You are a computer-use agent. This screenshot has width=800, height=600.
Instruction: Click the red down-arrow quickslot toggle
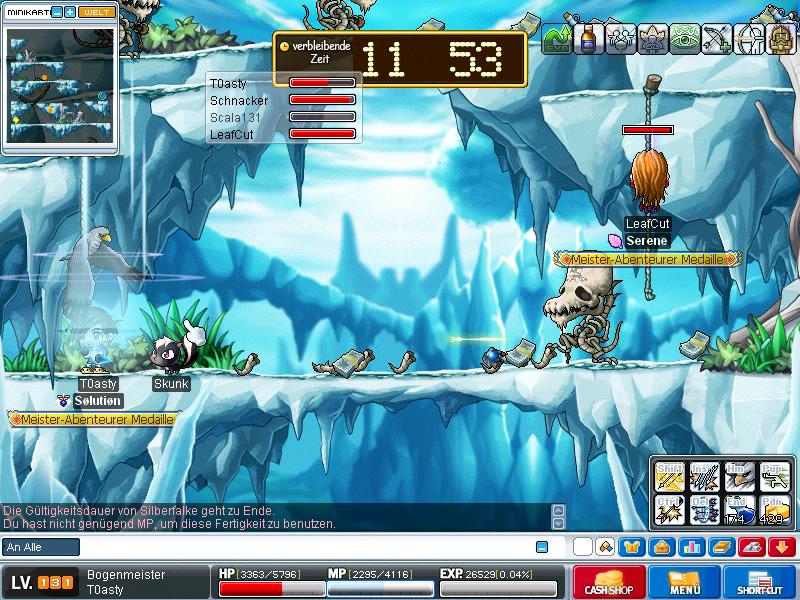click(x=781, y=547)
